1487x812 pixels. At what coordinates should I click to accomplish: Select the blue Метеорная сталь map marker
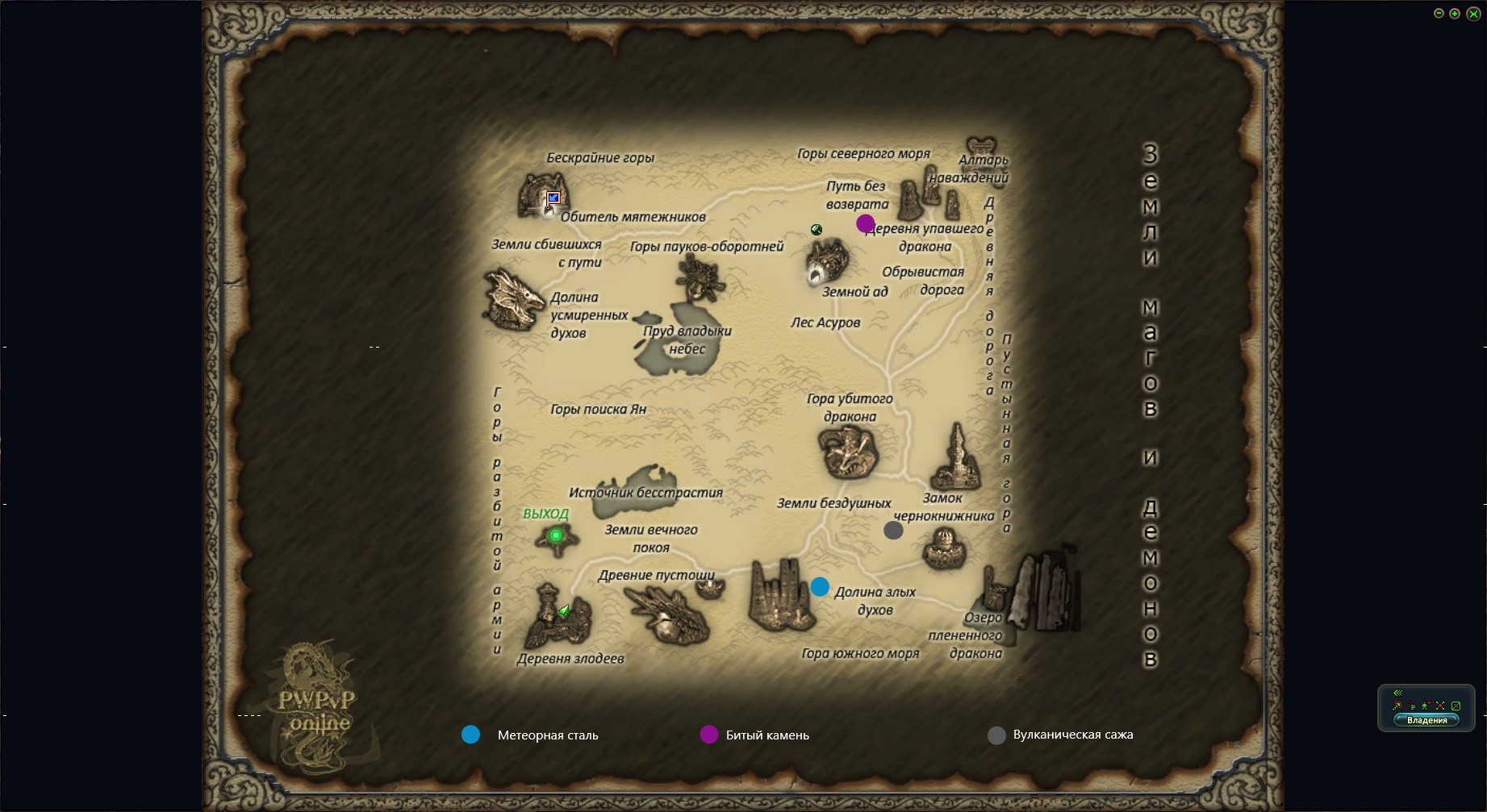click(820, 587)
